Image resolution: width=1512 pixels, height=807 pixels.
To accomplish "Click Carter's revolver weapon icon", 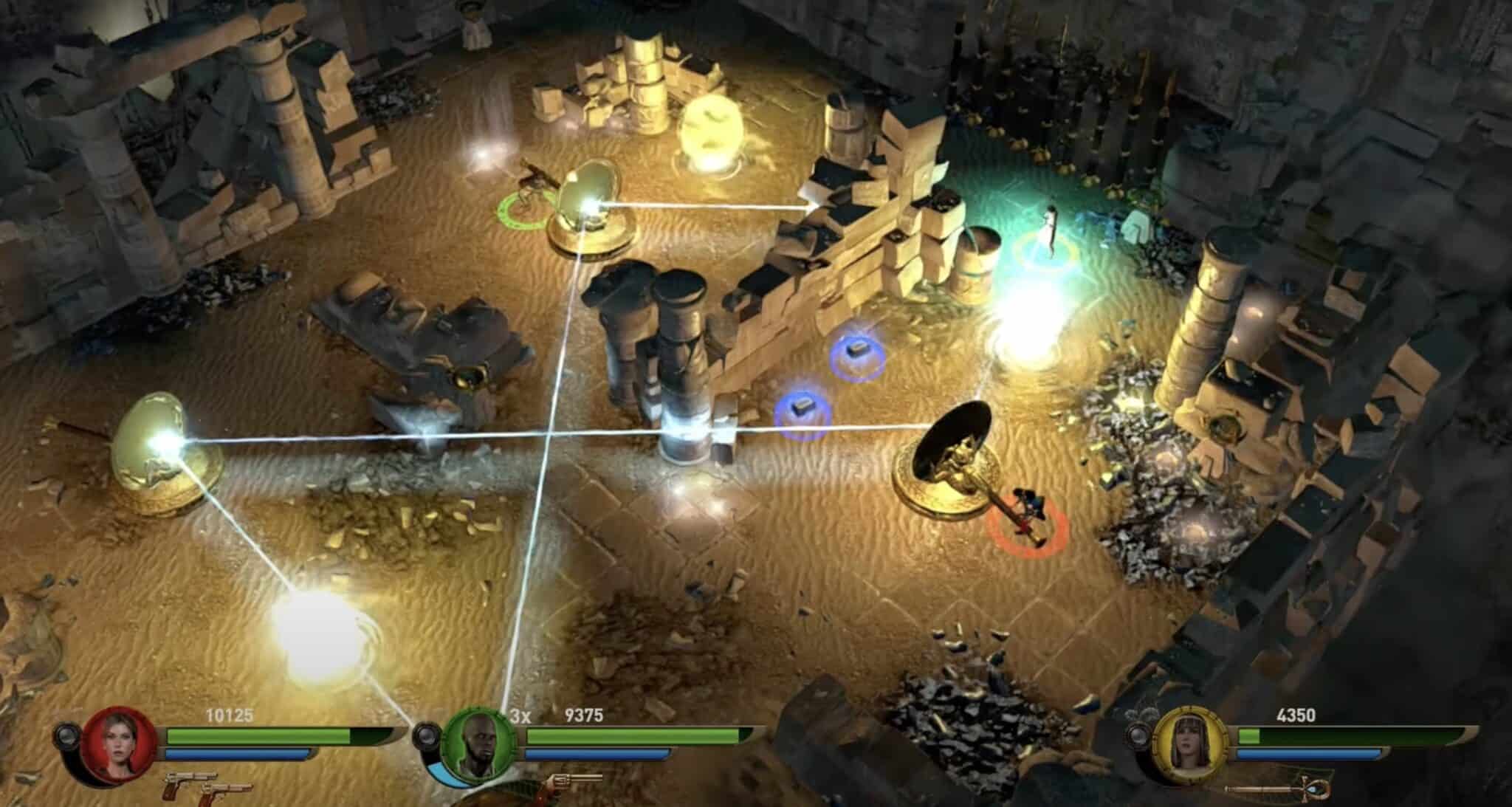I will click(x=574, y=780).
